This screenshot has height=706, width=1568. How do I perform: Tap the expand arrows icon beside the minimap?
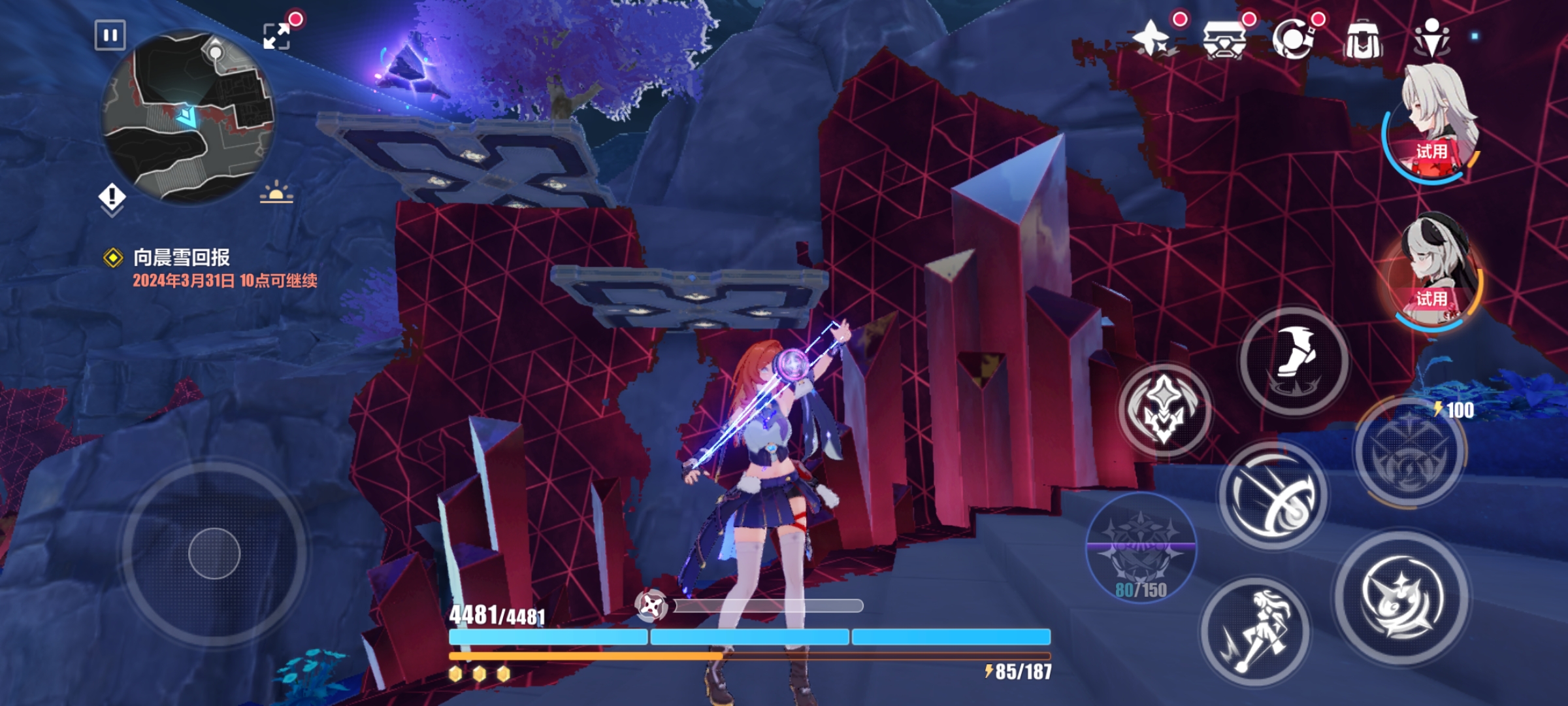click(276, 36)
